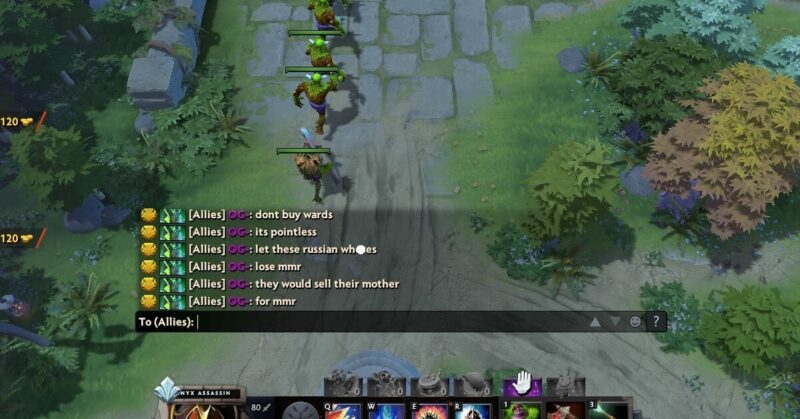Open the chat emoticon picker
This screenshot has height=419, width=800.
click(x=635, y=322)
